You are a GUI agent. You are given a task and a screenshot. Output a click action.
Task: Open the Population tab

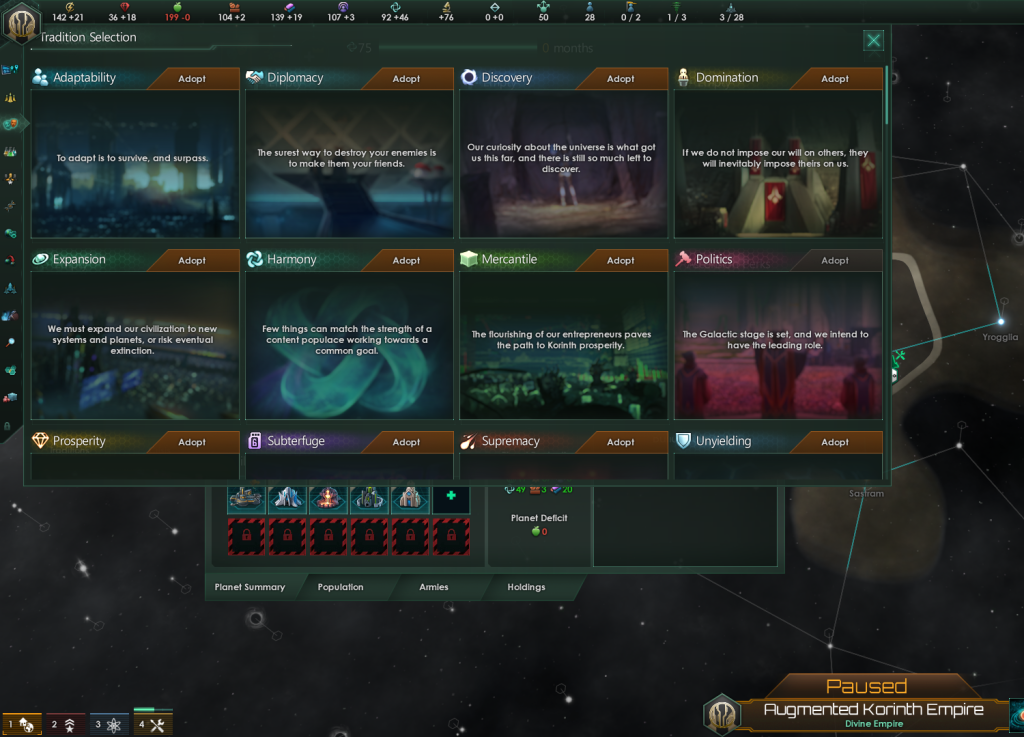pos(340,587)
